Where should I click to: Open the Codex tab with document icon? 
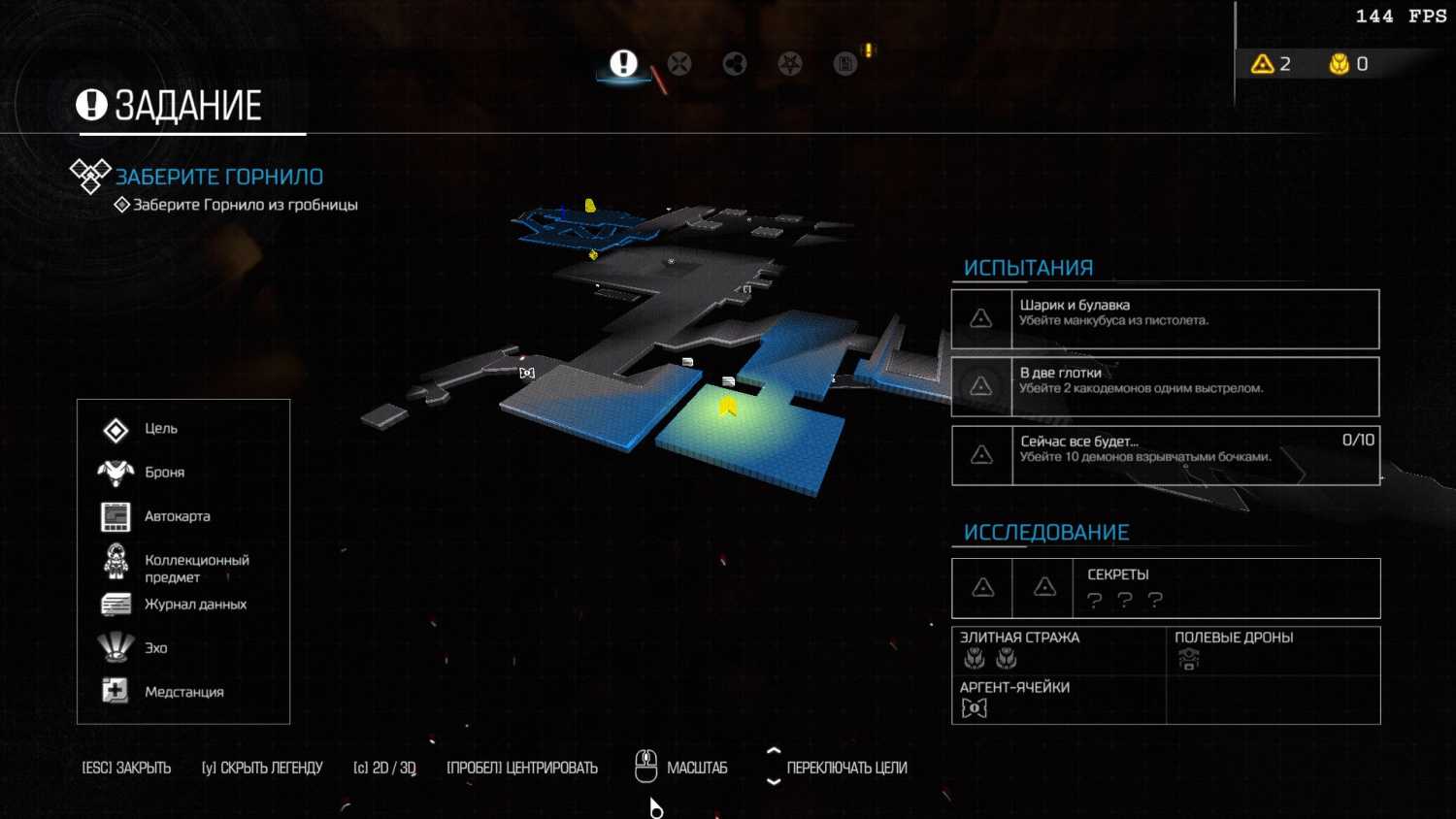click(x=845, y=64)
